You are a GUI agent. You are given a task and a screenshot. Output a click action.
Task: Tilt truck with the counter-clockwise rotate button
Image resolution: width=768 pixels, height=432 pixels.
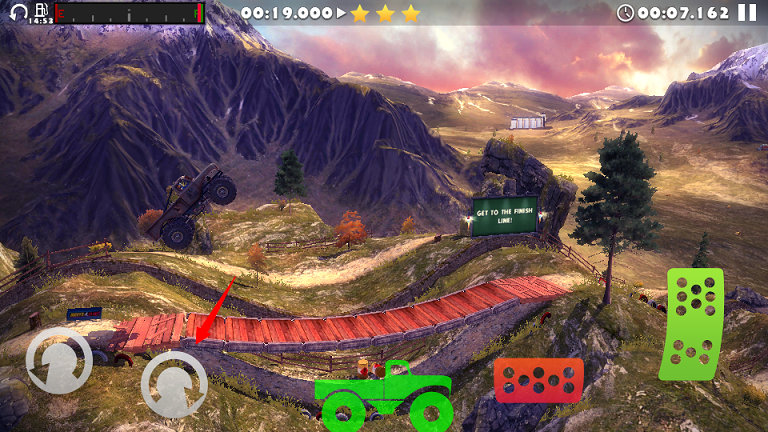59,362
